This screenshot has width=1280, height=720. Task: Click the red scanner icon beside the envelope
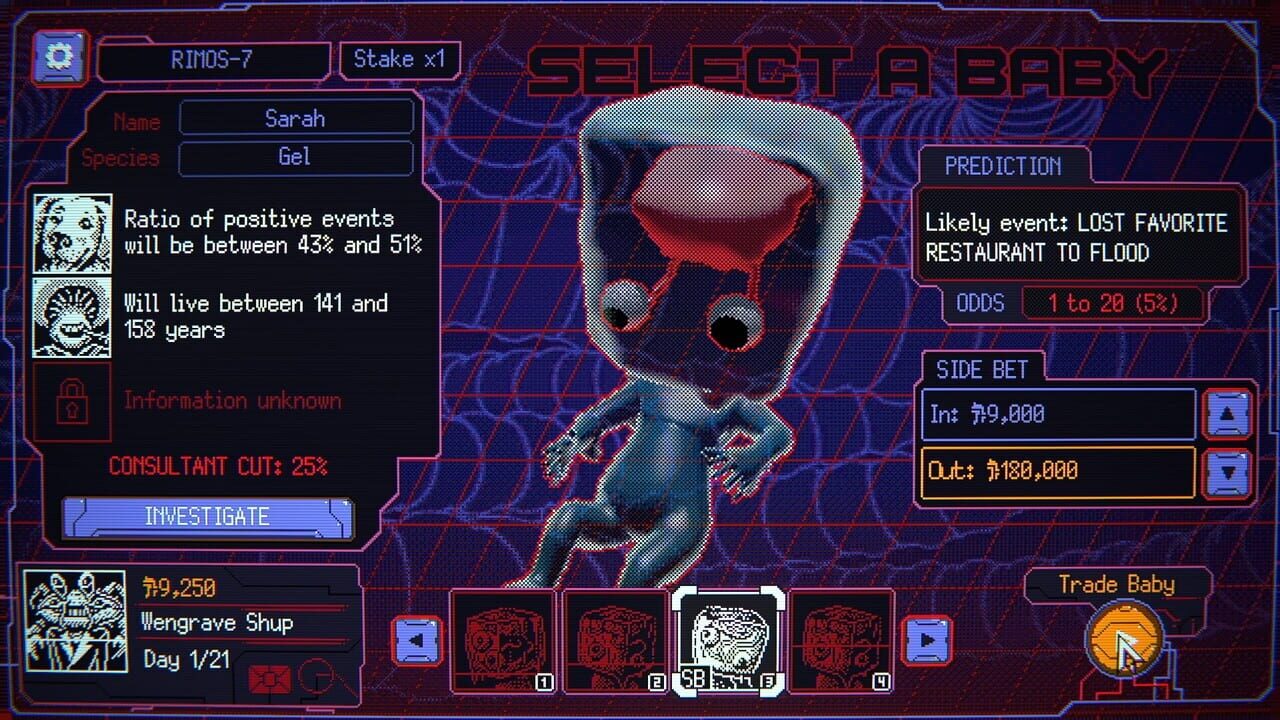pyautogui.click(x=317, y=677)
